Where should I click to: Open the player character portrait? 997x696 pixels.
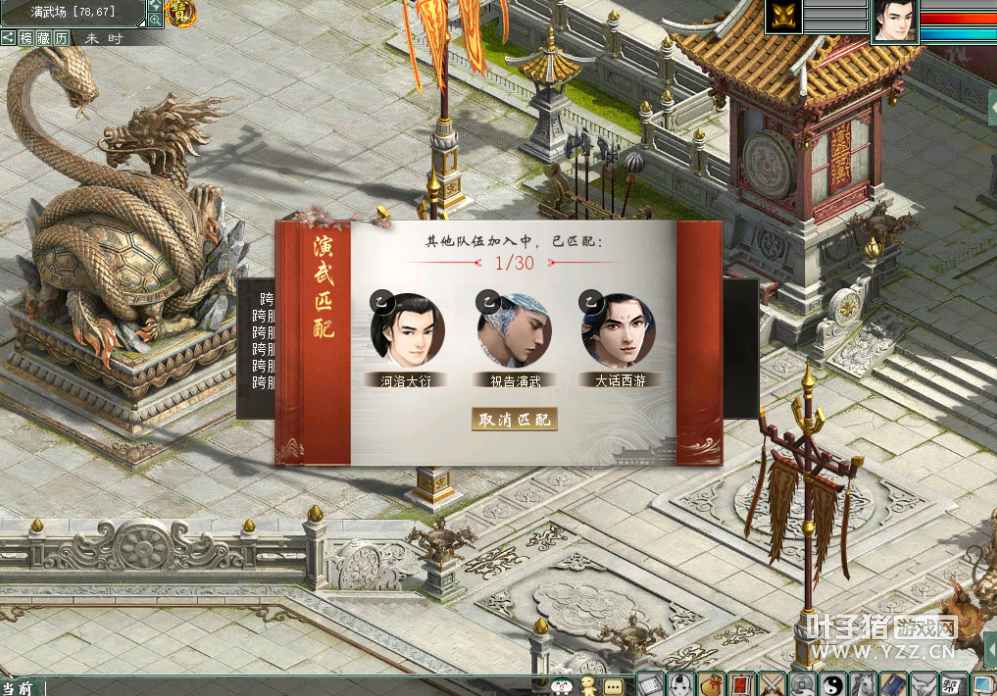pos(896,21)
